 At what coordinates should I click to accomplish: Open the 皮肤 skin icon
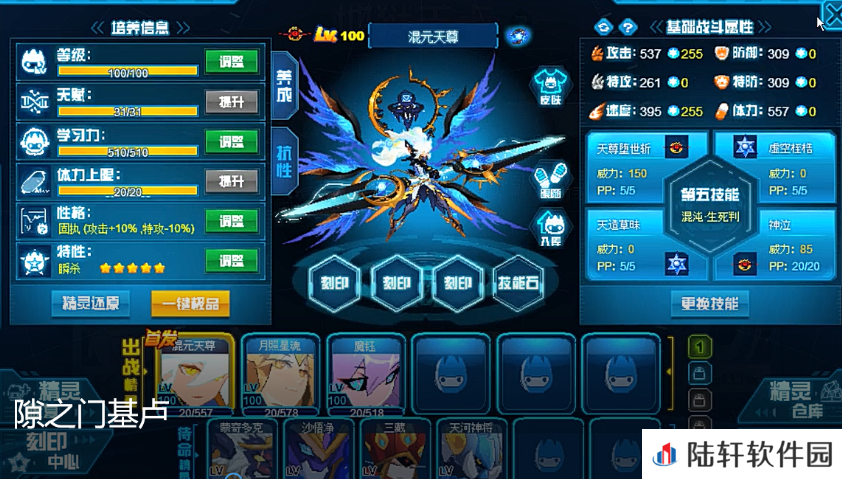click(x=547, y=85)
